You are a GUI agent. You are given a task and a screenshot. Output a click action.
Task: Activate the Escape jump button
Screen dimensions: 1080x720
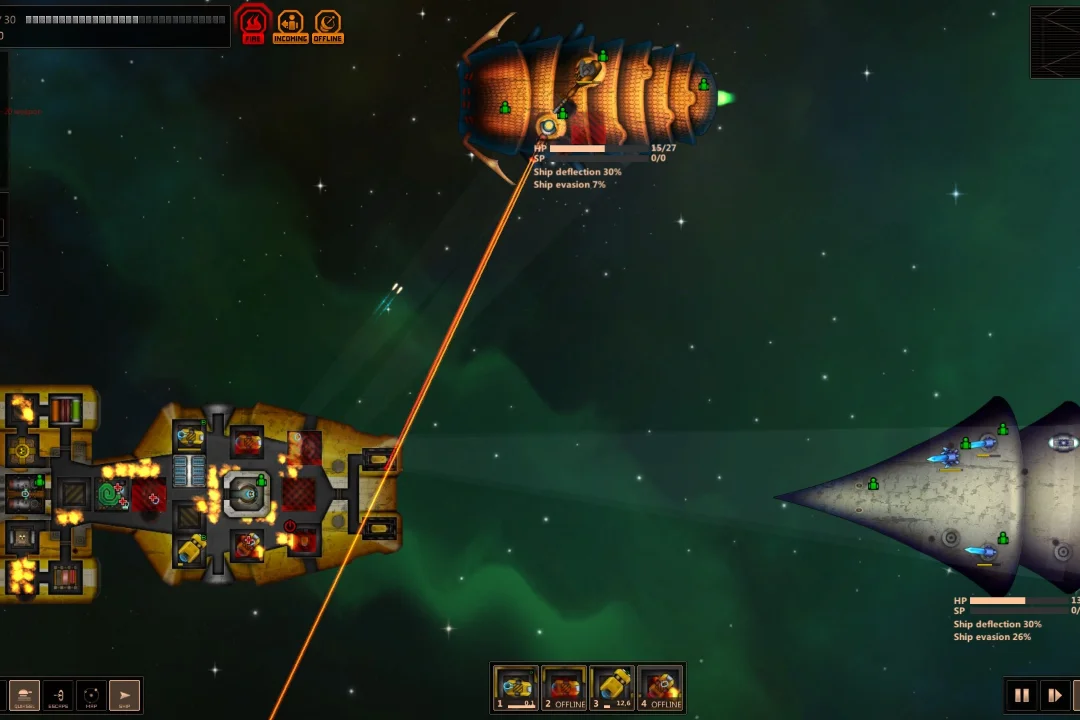58,695
